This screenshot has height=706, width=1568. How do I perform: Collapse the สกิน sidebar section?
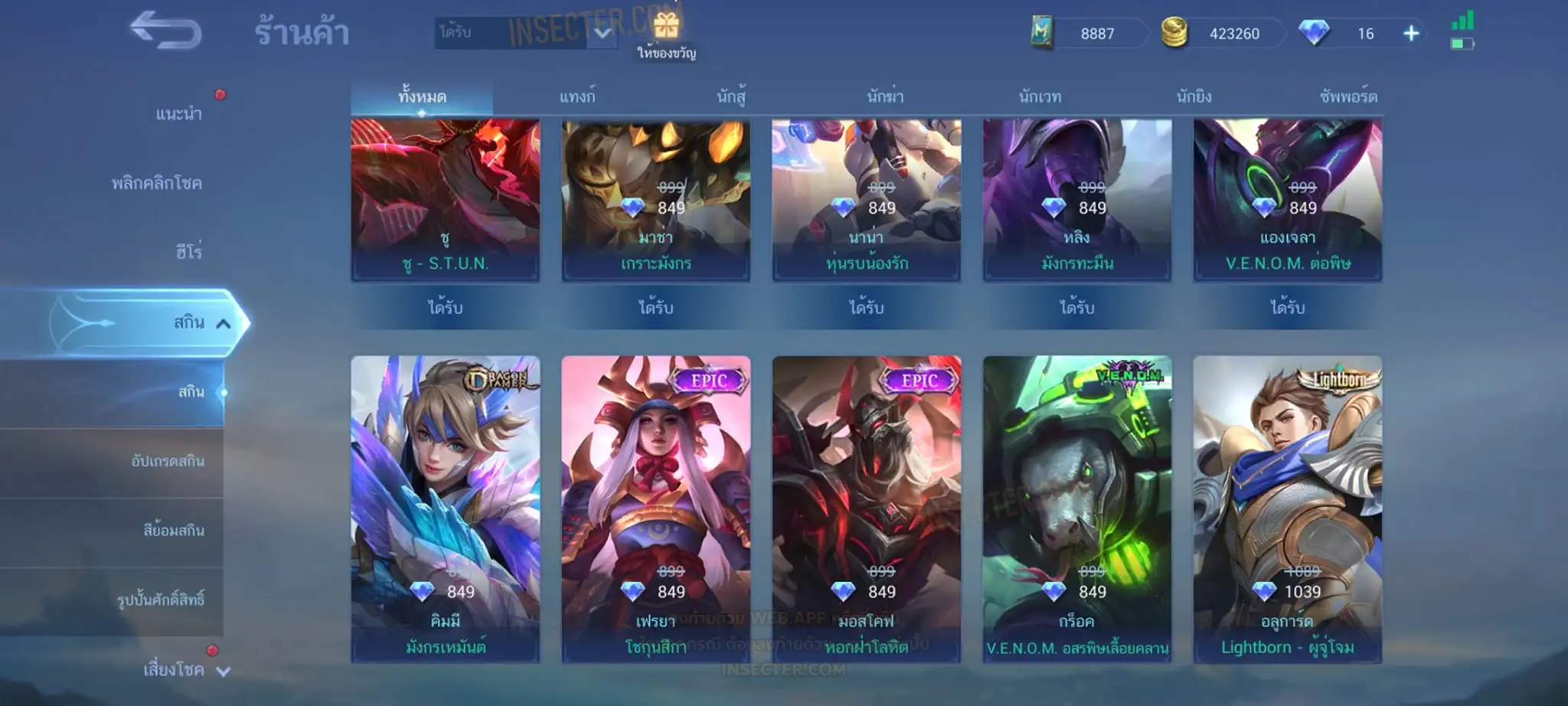[x=222, y=323]
